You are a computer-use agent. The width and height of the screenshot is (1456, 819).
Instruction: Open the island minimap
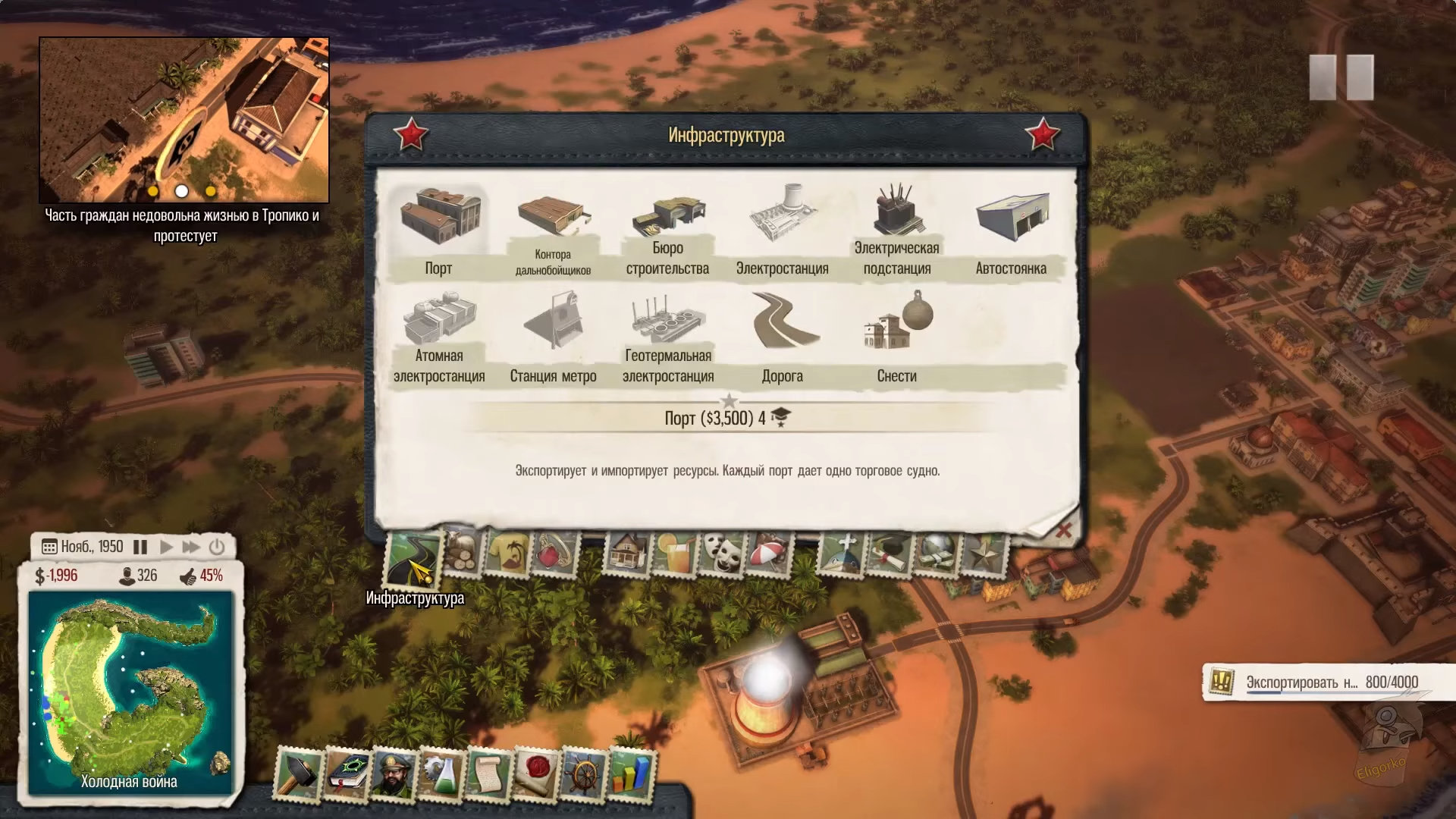(x=130, y=690)
